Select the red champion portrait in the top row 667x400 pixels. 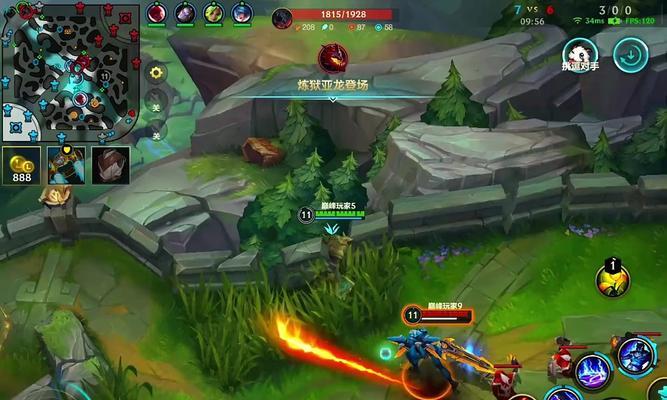point(157,13)
